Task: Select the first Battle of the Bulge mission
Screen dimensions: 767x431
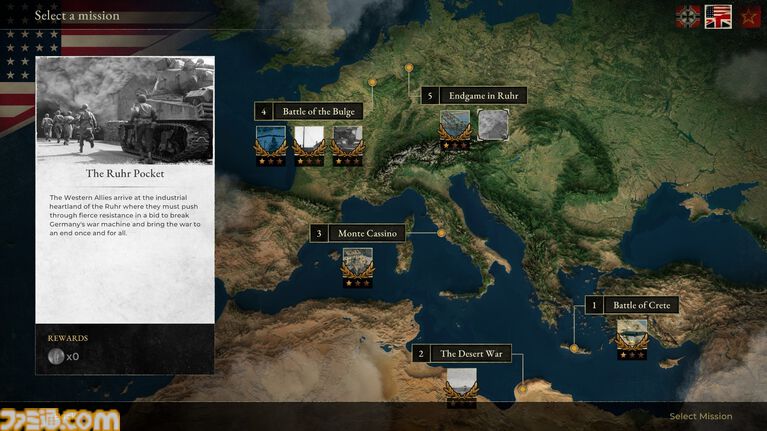Action: 270,139
